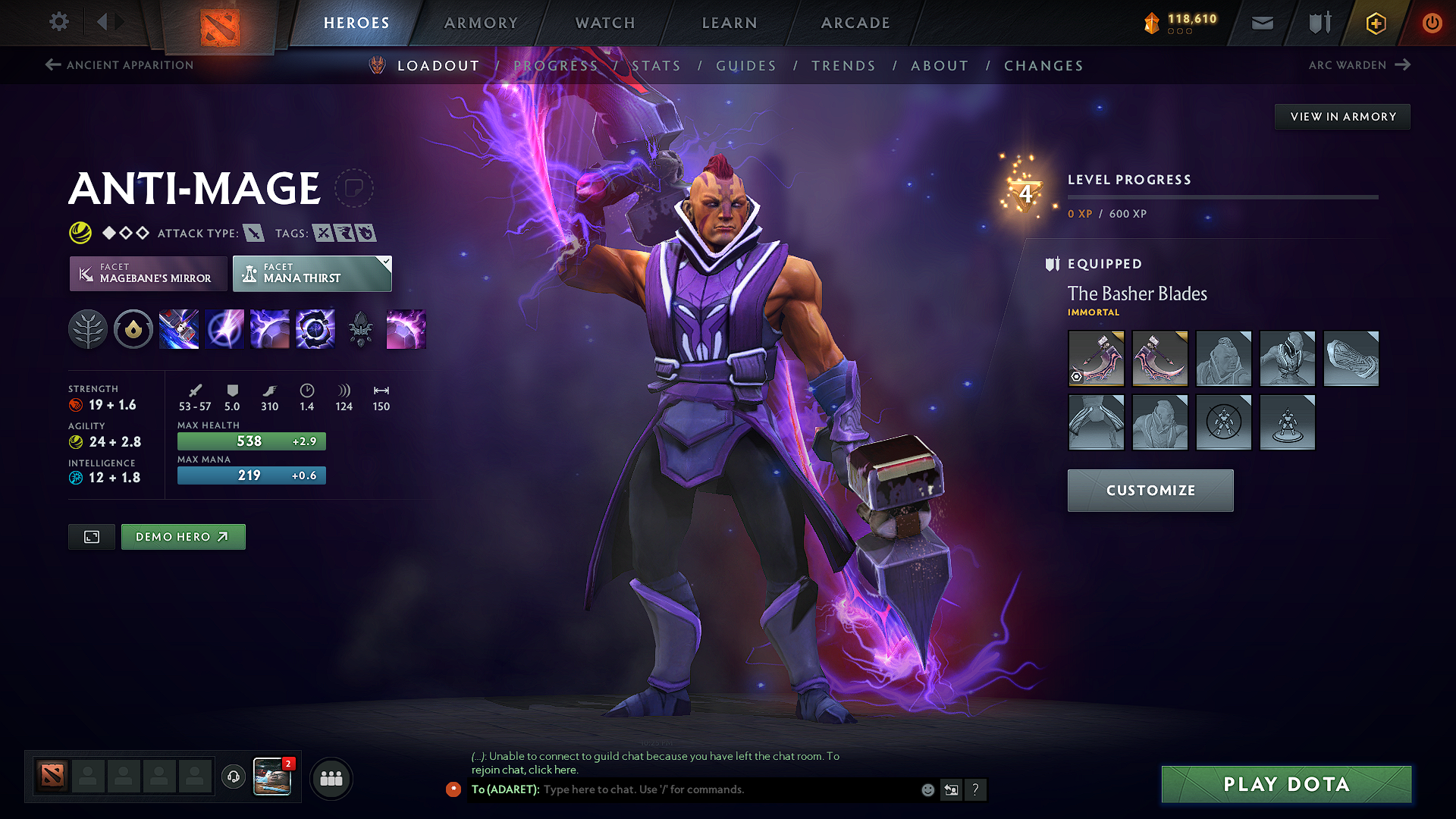Select the Magebane's Mirror facet

(x=148, y=273)
